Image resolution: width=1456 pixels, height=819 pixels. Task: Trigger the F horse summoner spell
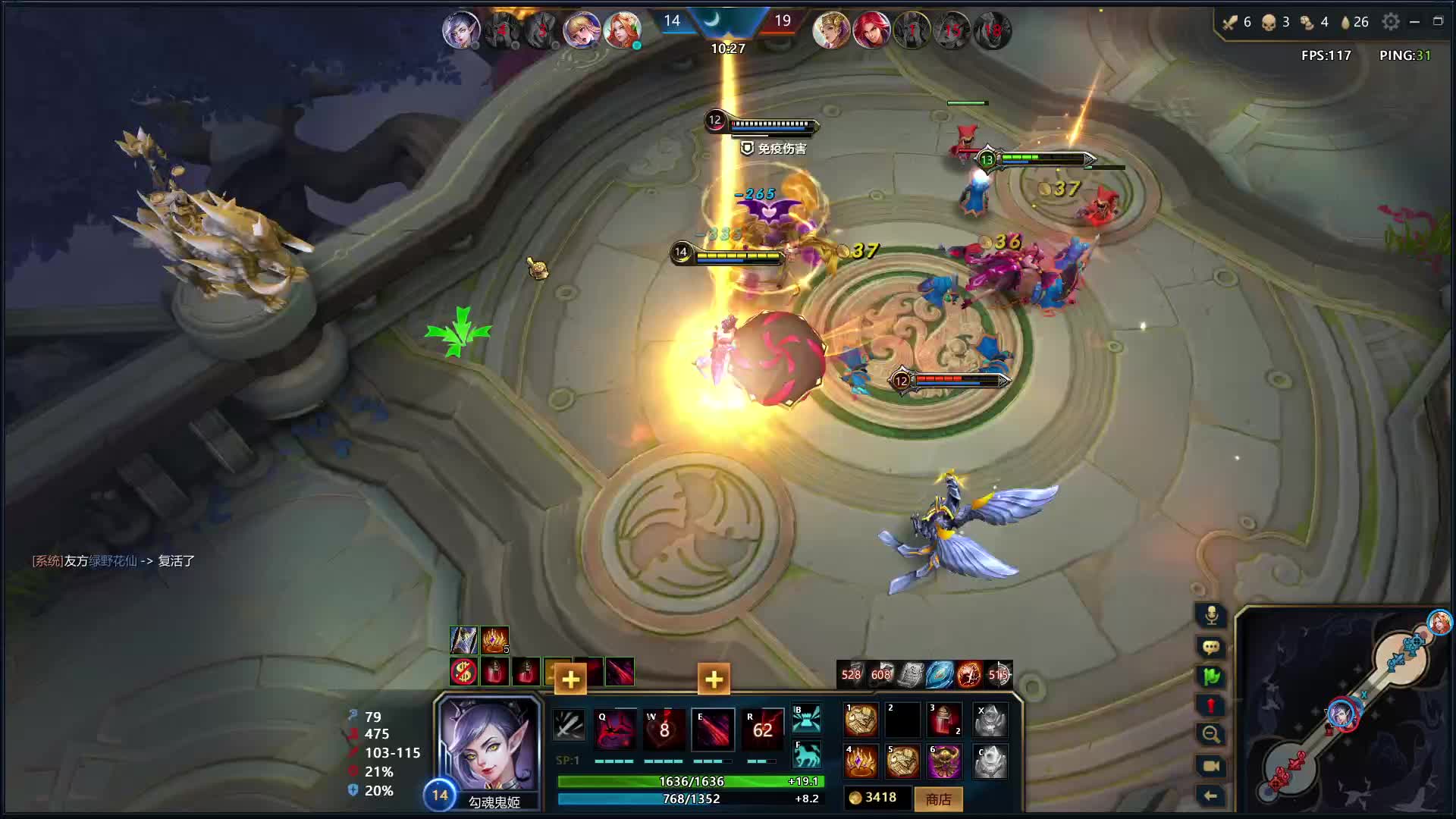pyautogui.click(x=806, y=754)
